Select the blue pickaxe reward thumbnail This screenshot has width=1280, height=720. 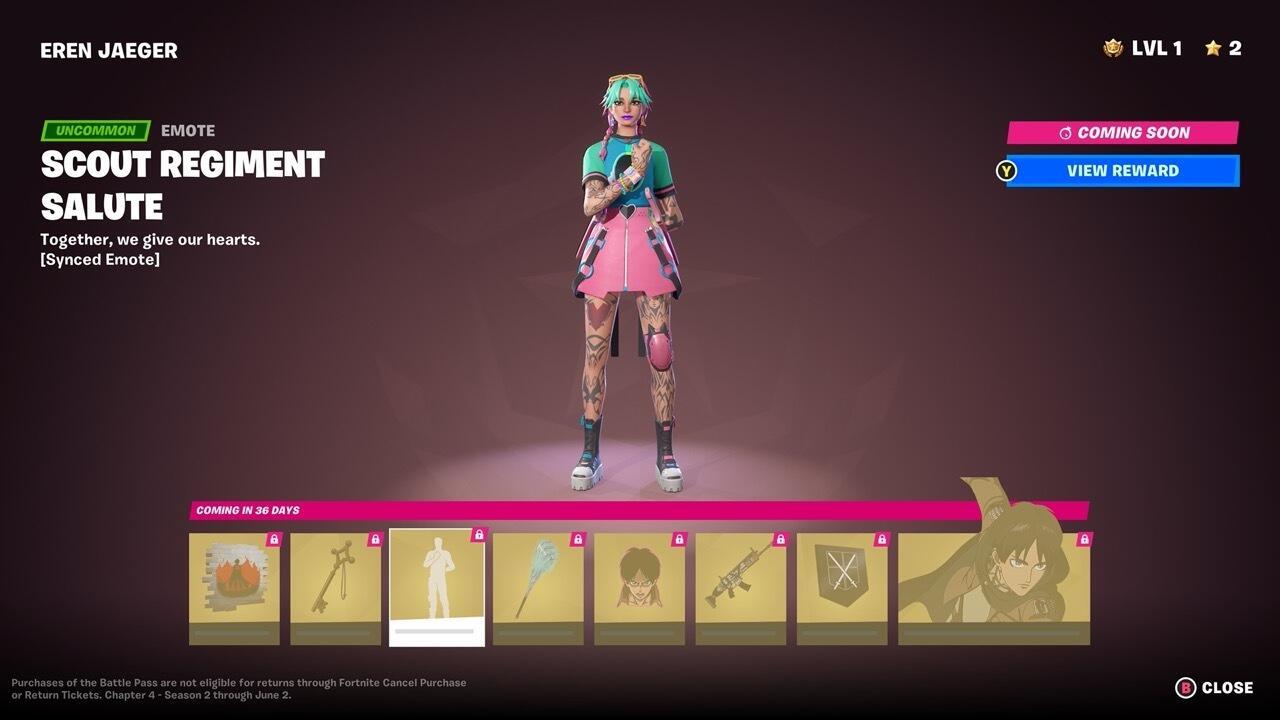coord(538,585)
